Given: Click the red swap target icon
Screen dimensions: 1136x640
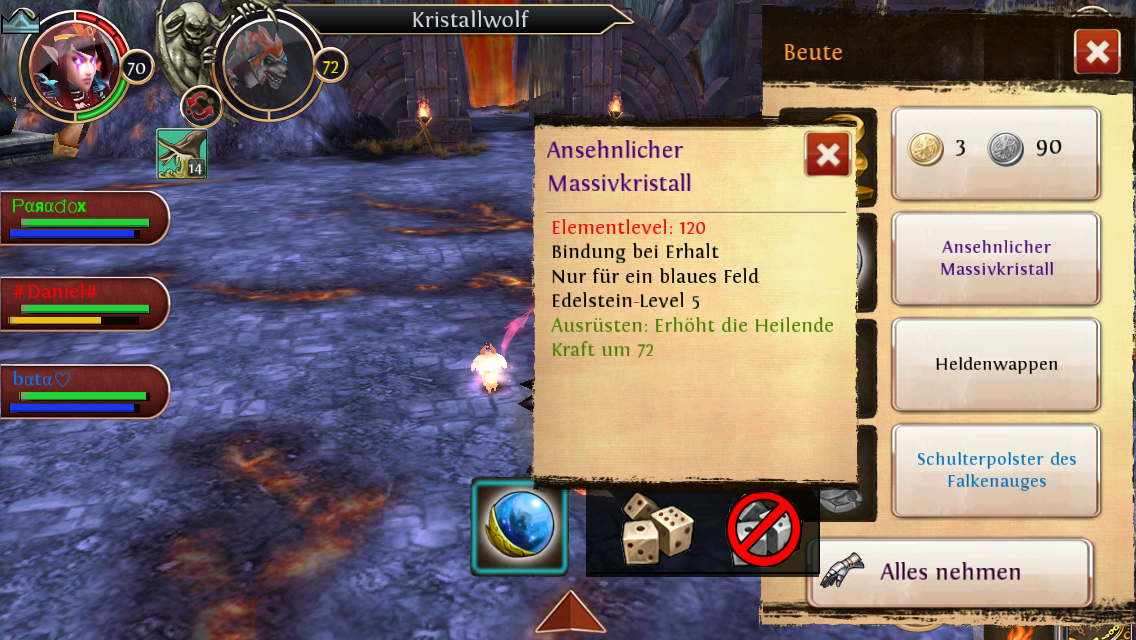Looking at the screenshot, I should tap(200, 106).
